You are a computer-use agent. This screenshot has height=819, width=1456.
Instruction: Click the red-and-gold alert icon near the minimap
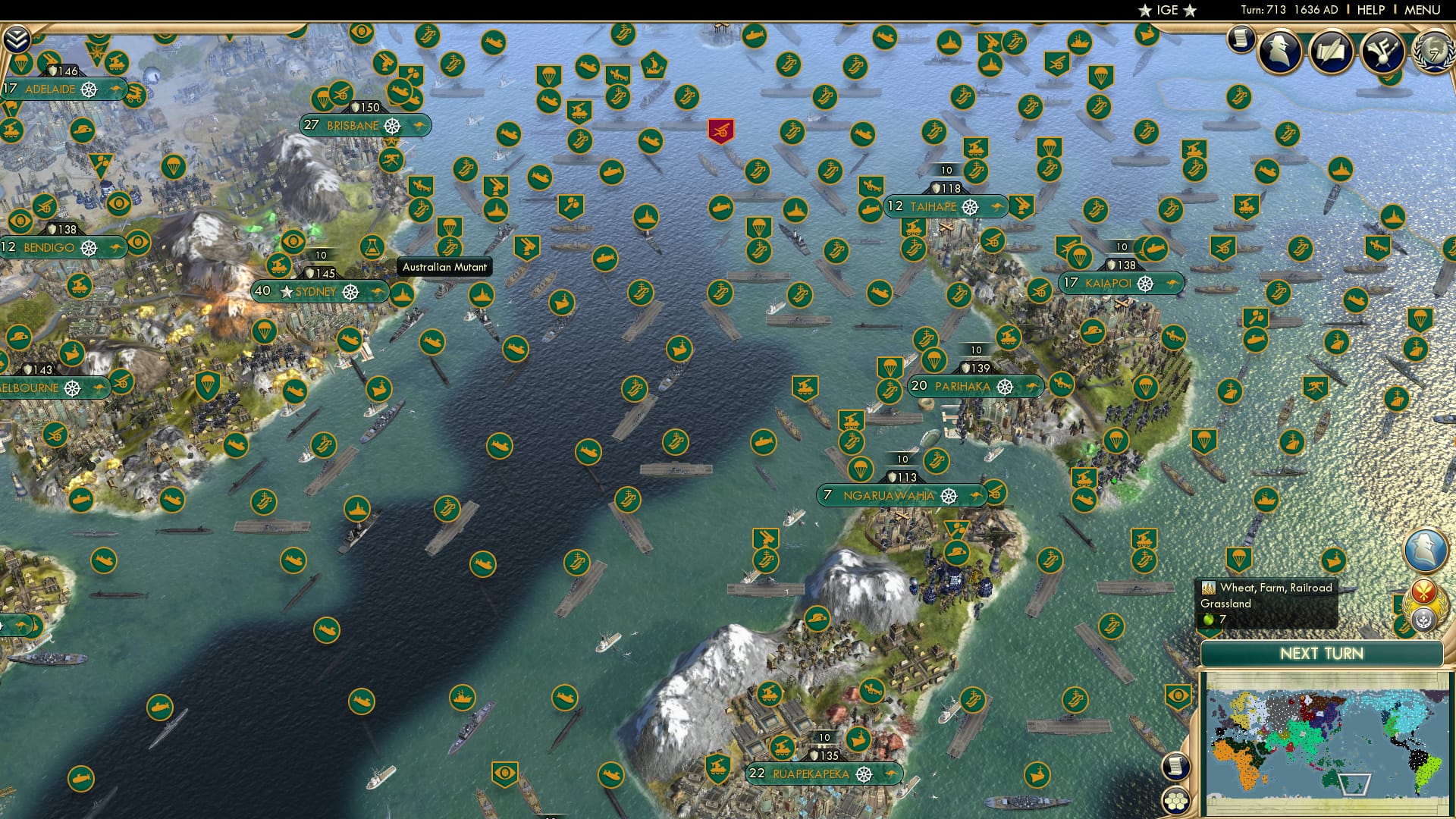pos(1424,591)
